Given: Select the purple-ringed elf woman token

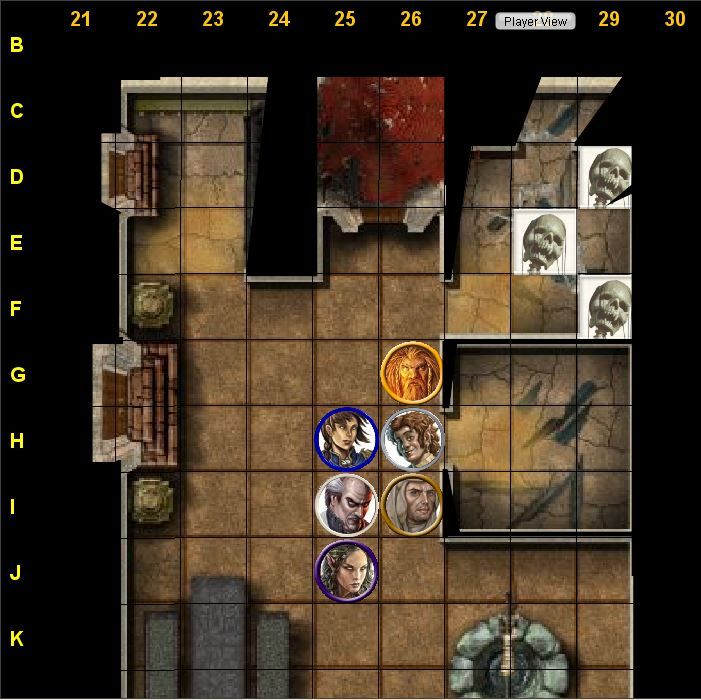Looking at the screenshot, I should point(345,571).
